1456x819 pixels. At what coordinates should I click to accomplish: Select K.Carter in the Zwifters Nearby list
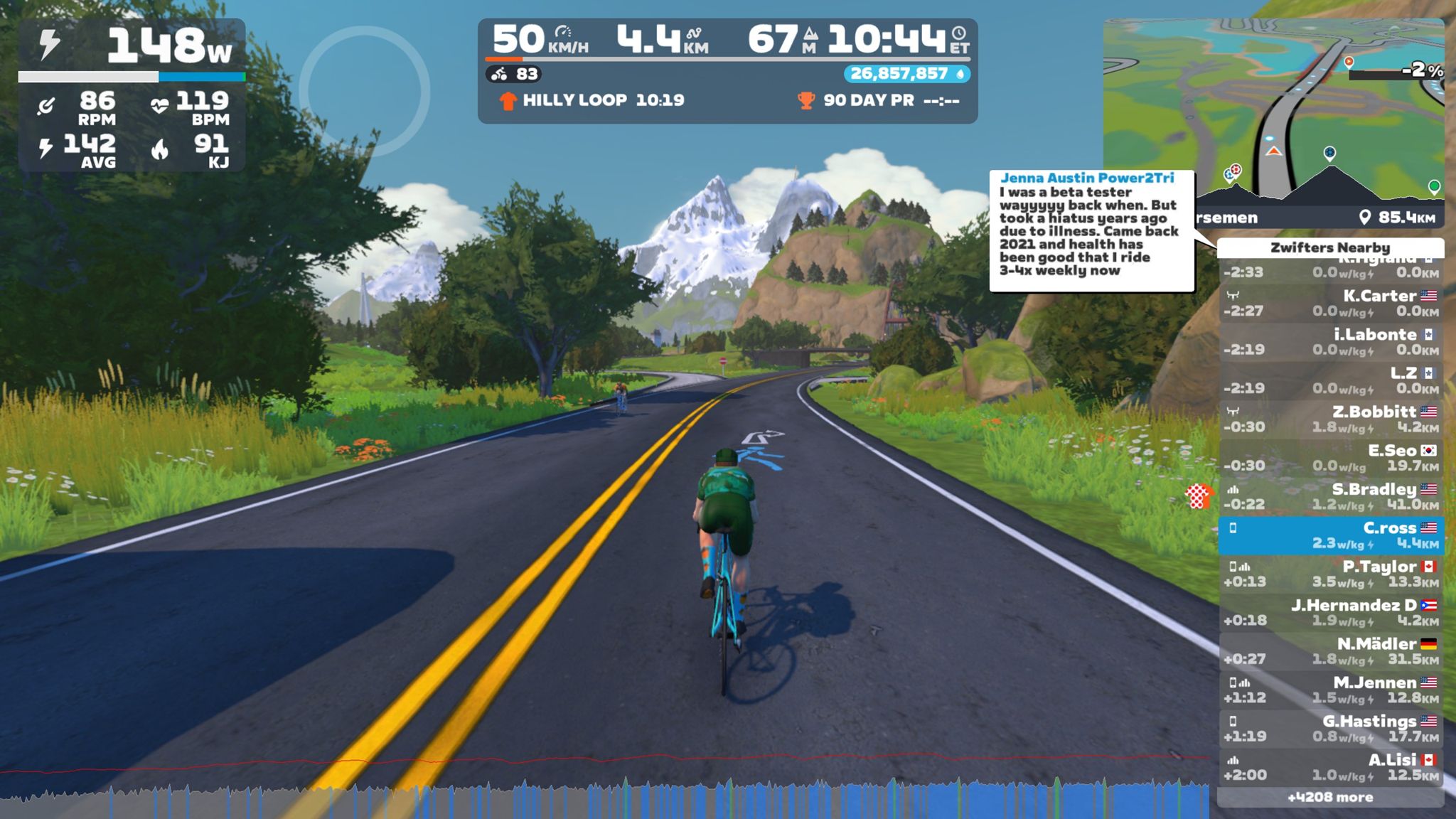(x=1330, y=303)
